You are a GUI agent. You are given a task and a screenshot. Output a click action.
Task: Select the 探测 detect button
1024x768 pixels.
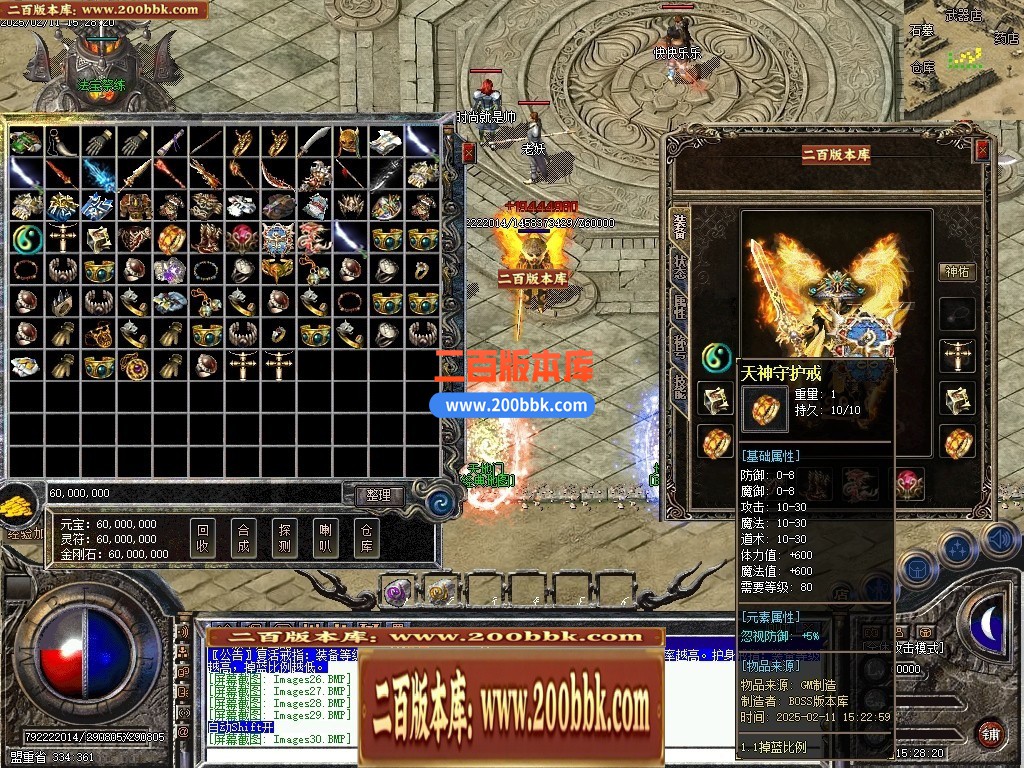[284, 538]
